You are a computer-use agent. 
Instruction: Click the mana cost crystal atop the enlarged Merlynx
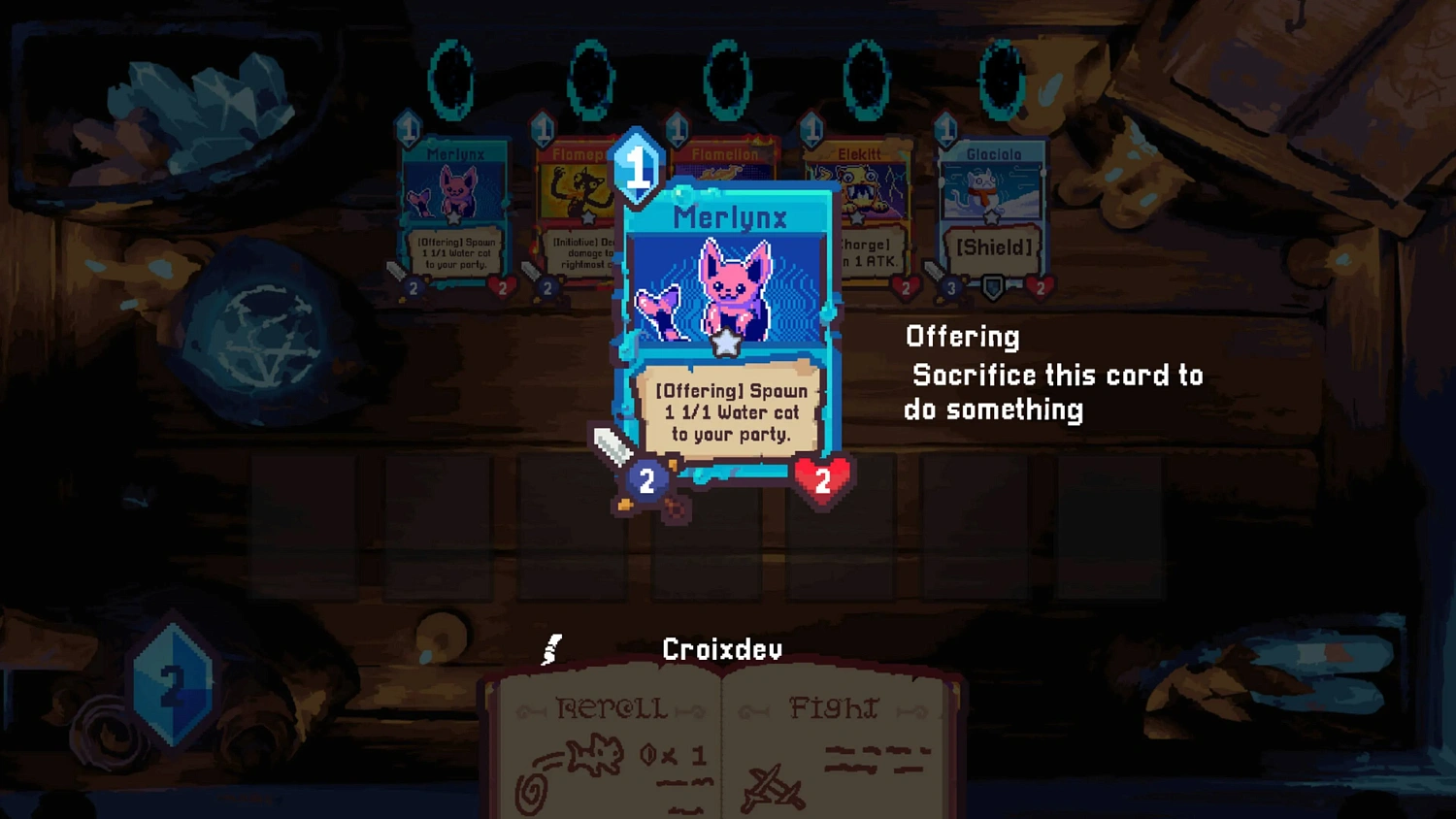[x=637, y=167]
